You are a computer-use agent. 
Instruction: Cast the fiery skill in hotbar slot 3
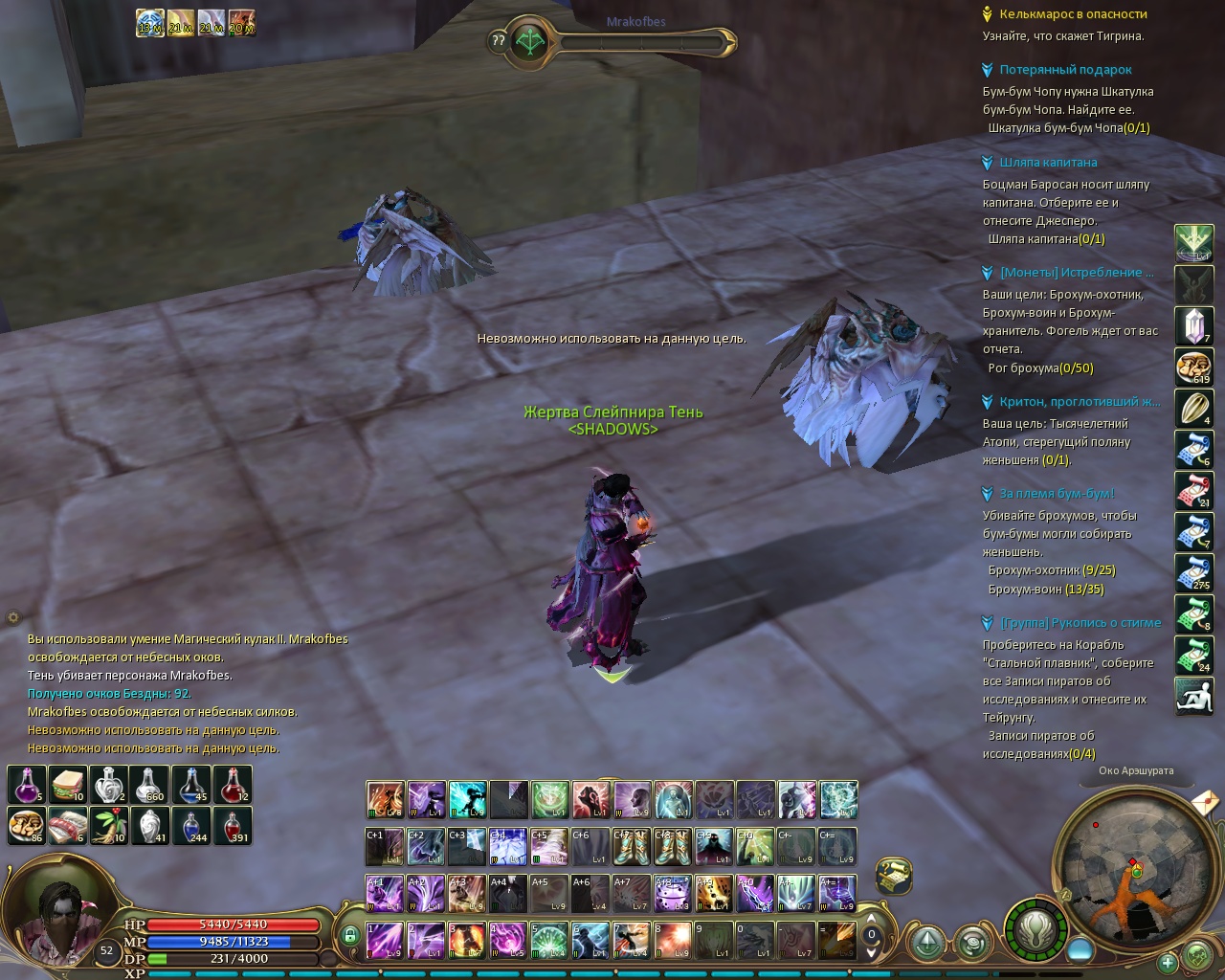coord(467,940)
